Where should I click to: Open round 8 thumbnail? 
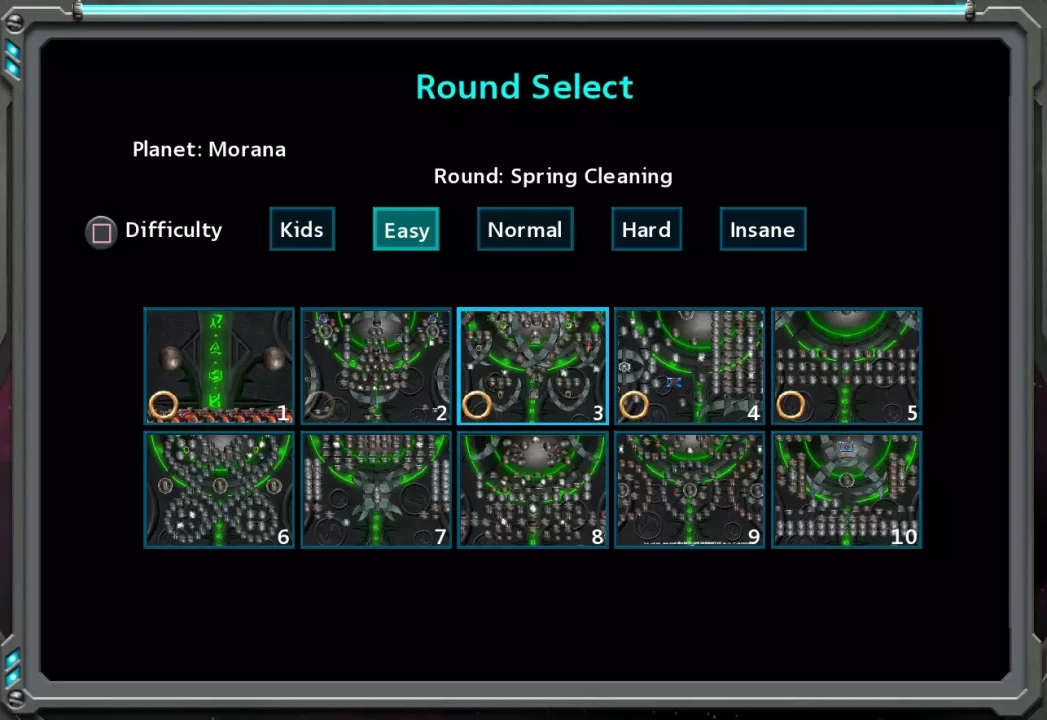click(533, 490)
